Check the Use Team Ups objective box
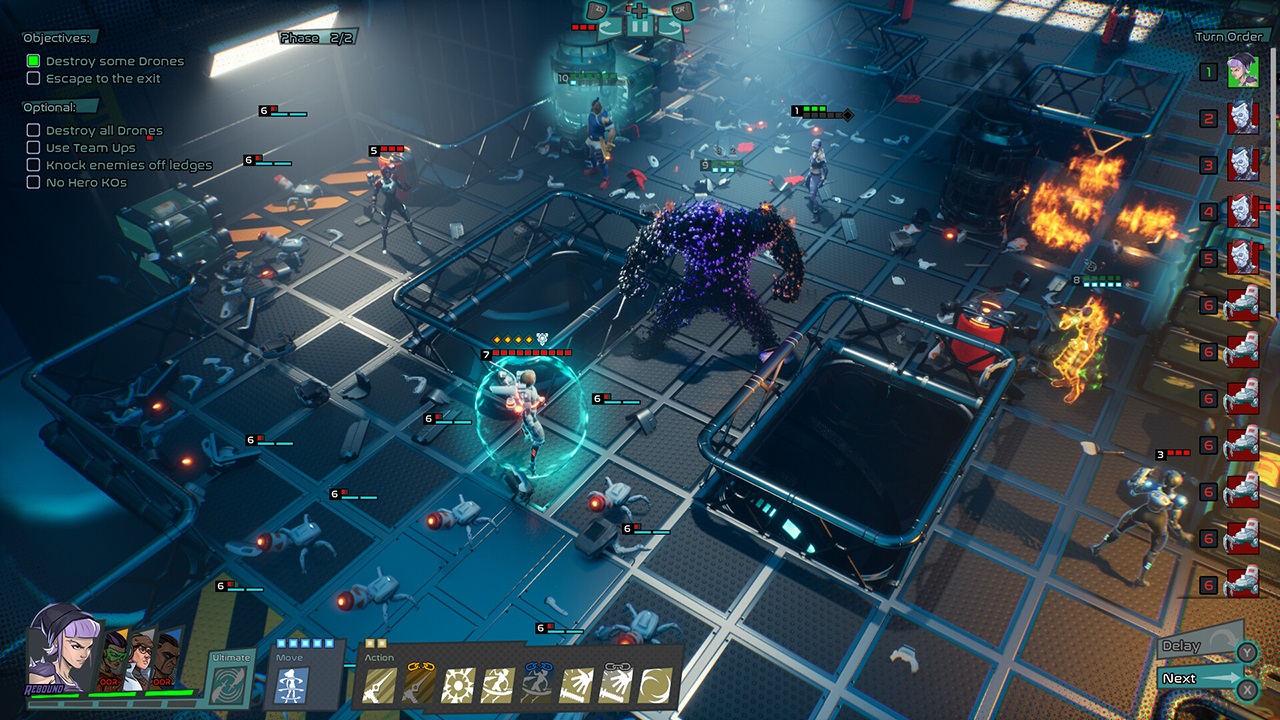Image resolution: width=1280 pixels, height=720 pixels. click(x=33, y=147)
